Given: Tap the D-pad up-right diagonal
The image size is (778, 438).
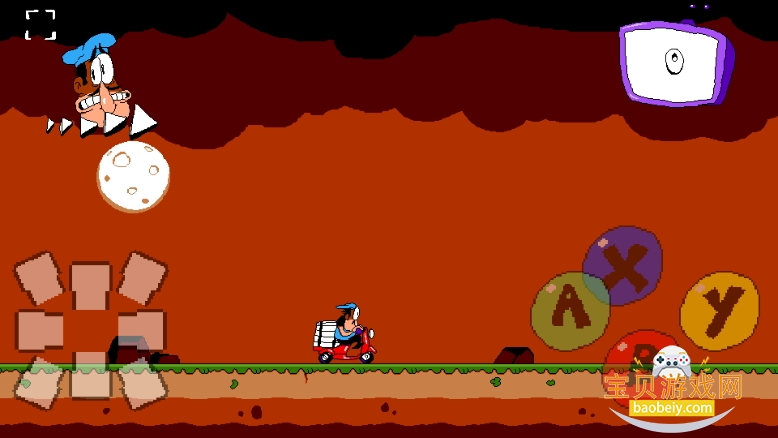Looking at the screenshot, I should click(x=142, y=277).
